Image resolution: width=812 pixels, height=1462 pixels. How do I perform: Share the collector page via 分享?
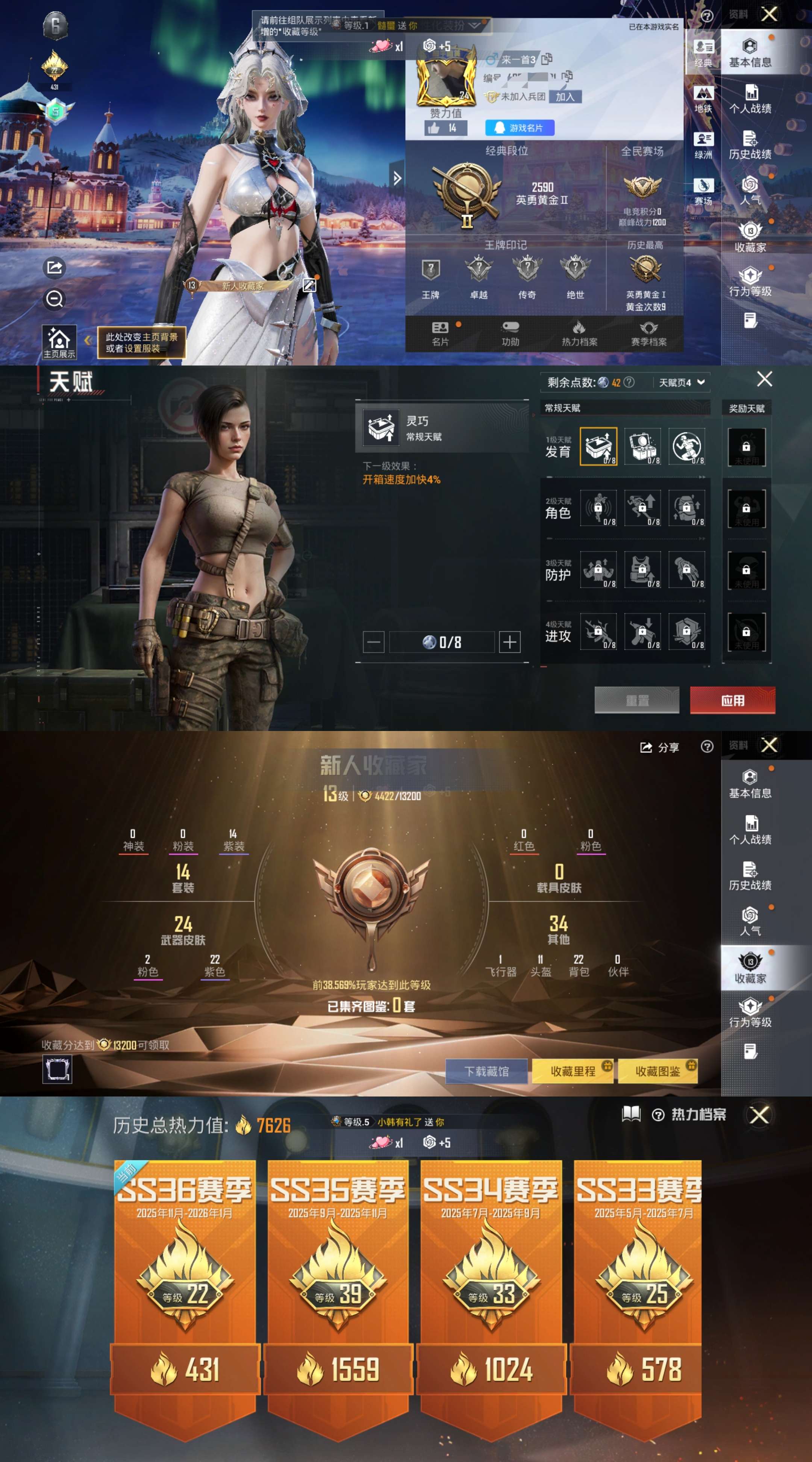[x=659, y=748]
